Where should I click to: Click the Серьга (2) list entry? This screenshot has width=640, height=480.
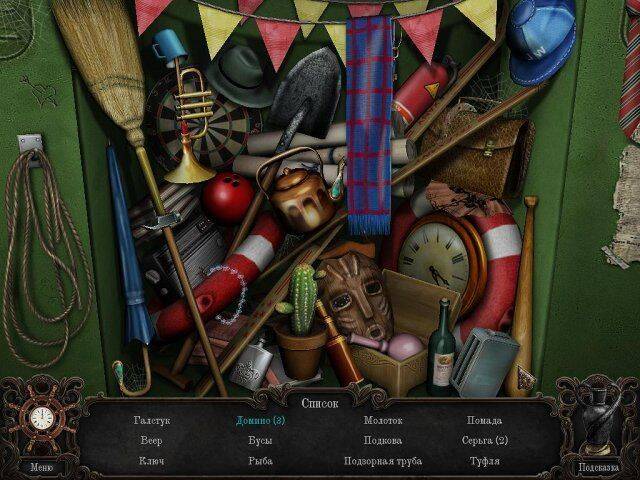(x=485, y=440)
